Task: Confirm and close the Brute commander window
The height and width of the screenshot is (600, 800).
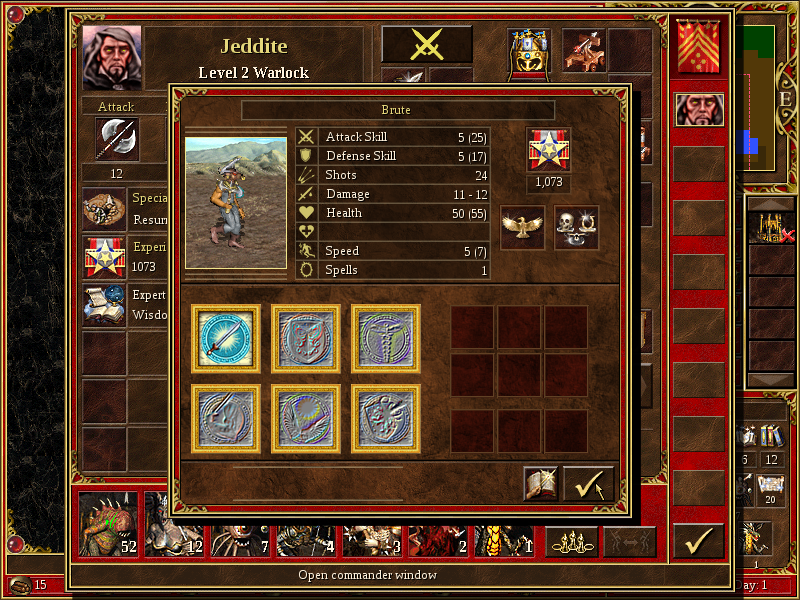Action: pyautogui.click(x=588, y=484)
